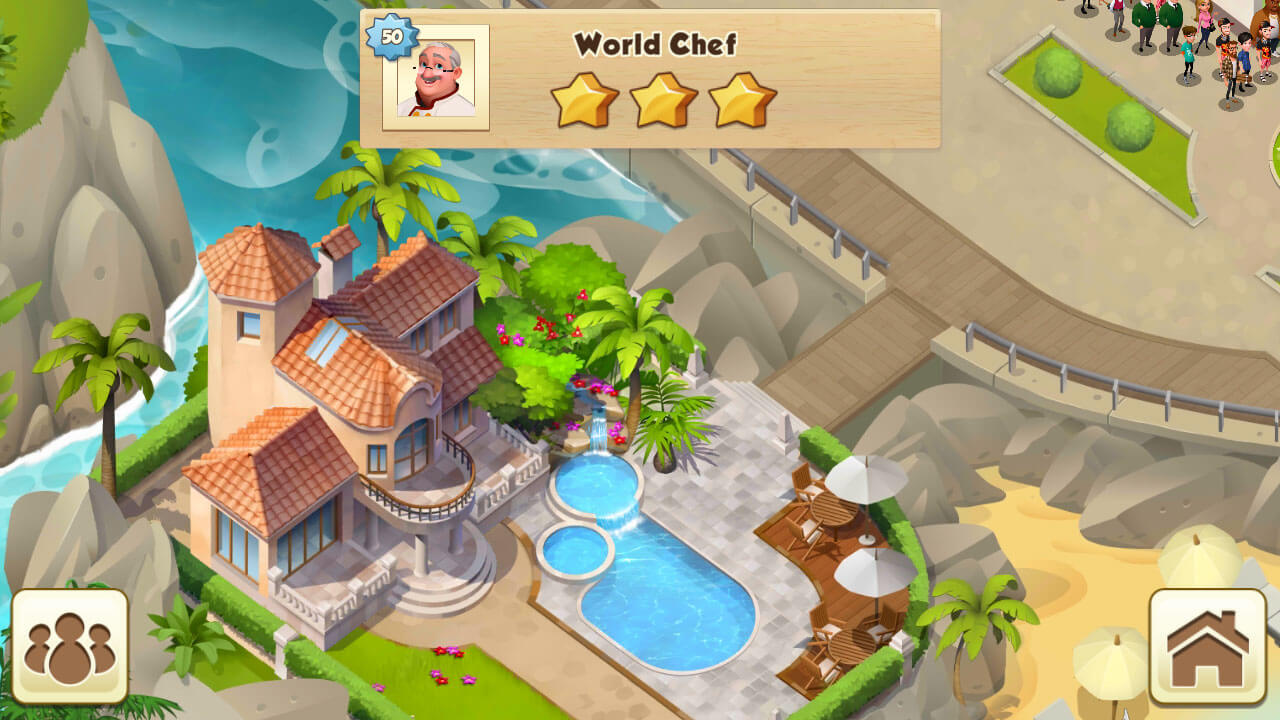Click the World Chef title banner
Viewport: 1280px width, 720px height.
[655, 45]
